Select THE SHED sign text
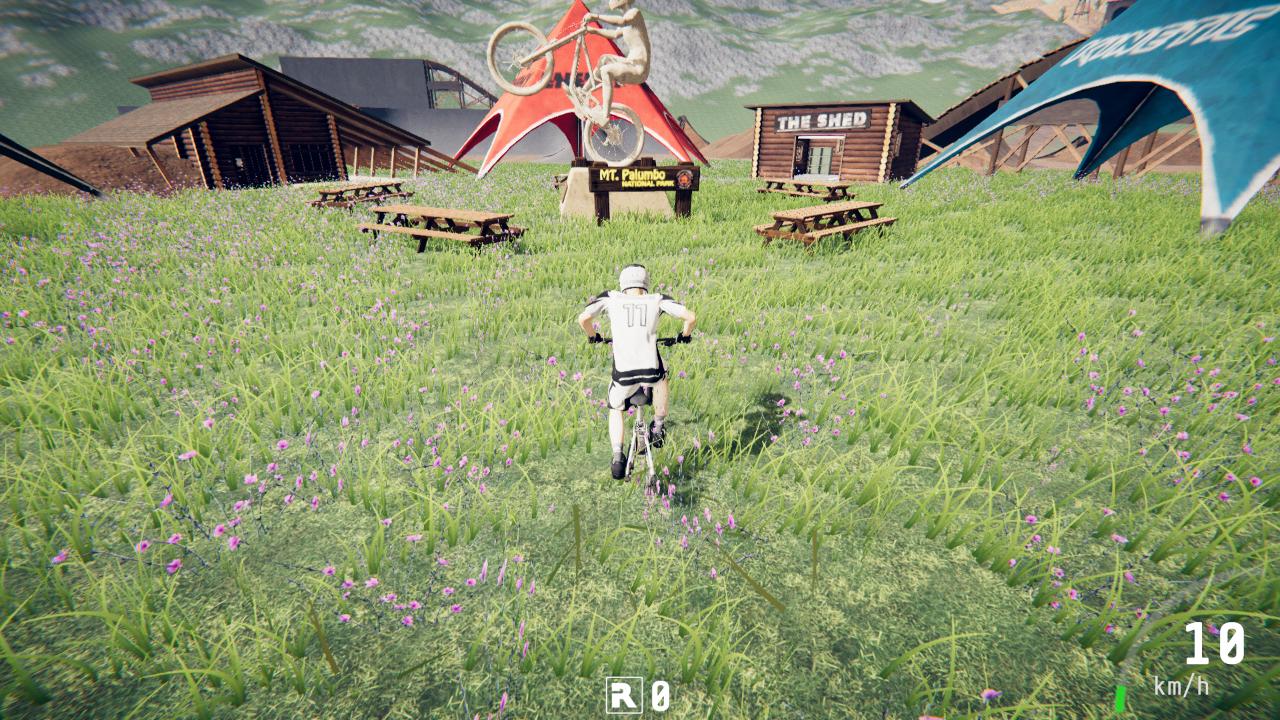Image resolution: width=1280 pixels, height=720 pixels. click(822, 120)
